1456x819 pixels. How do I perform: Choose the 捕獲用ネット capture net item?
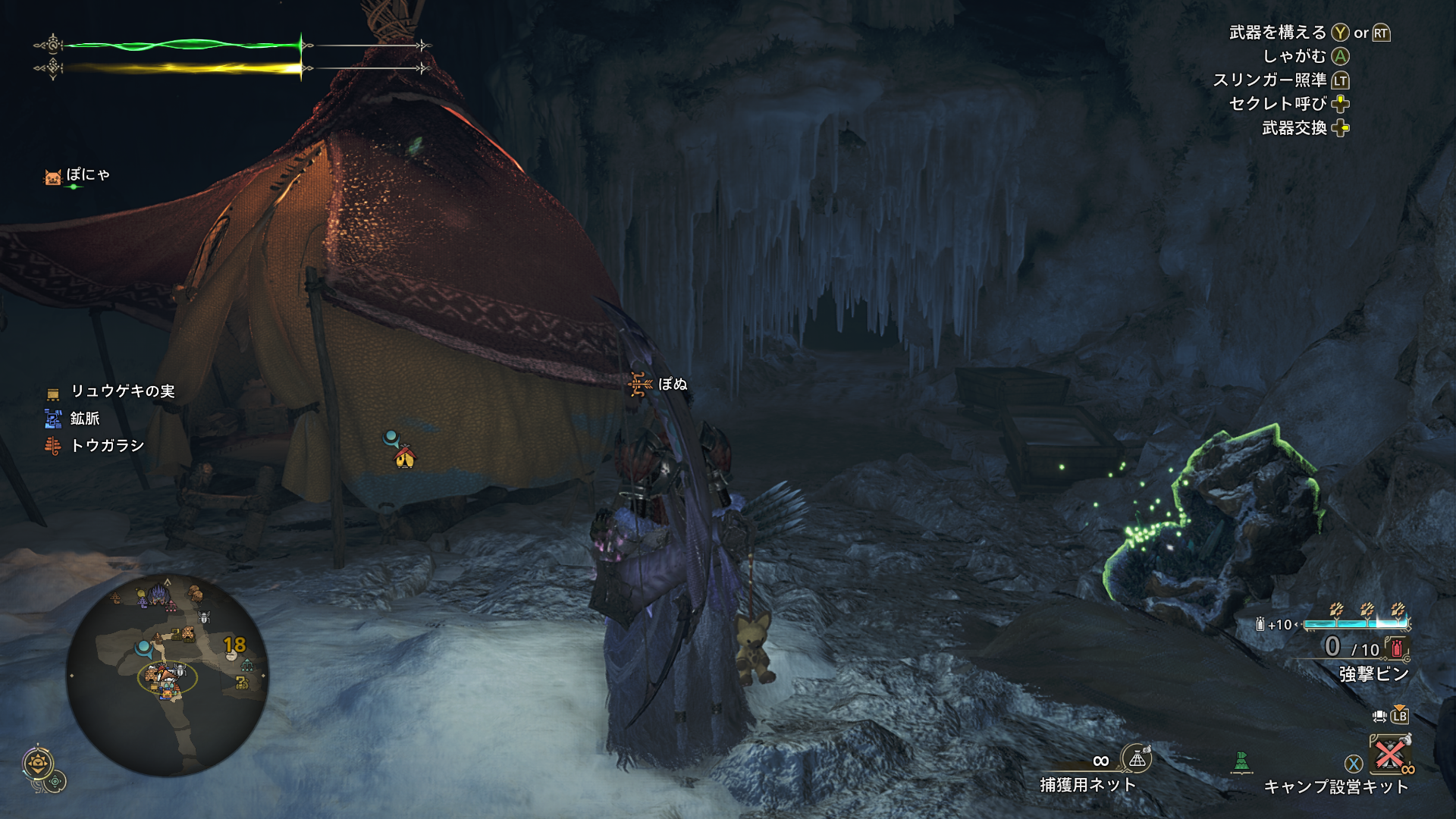1136,758
